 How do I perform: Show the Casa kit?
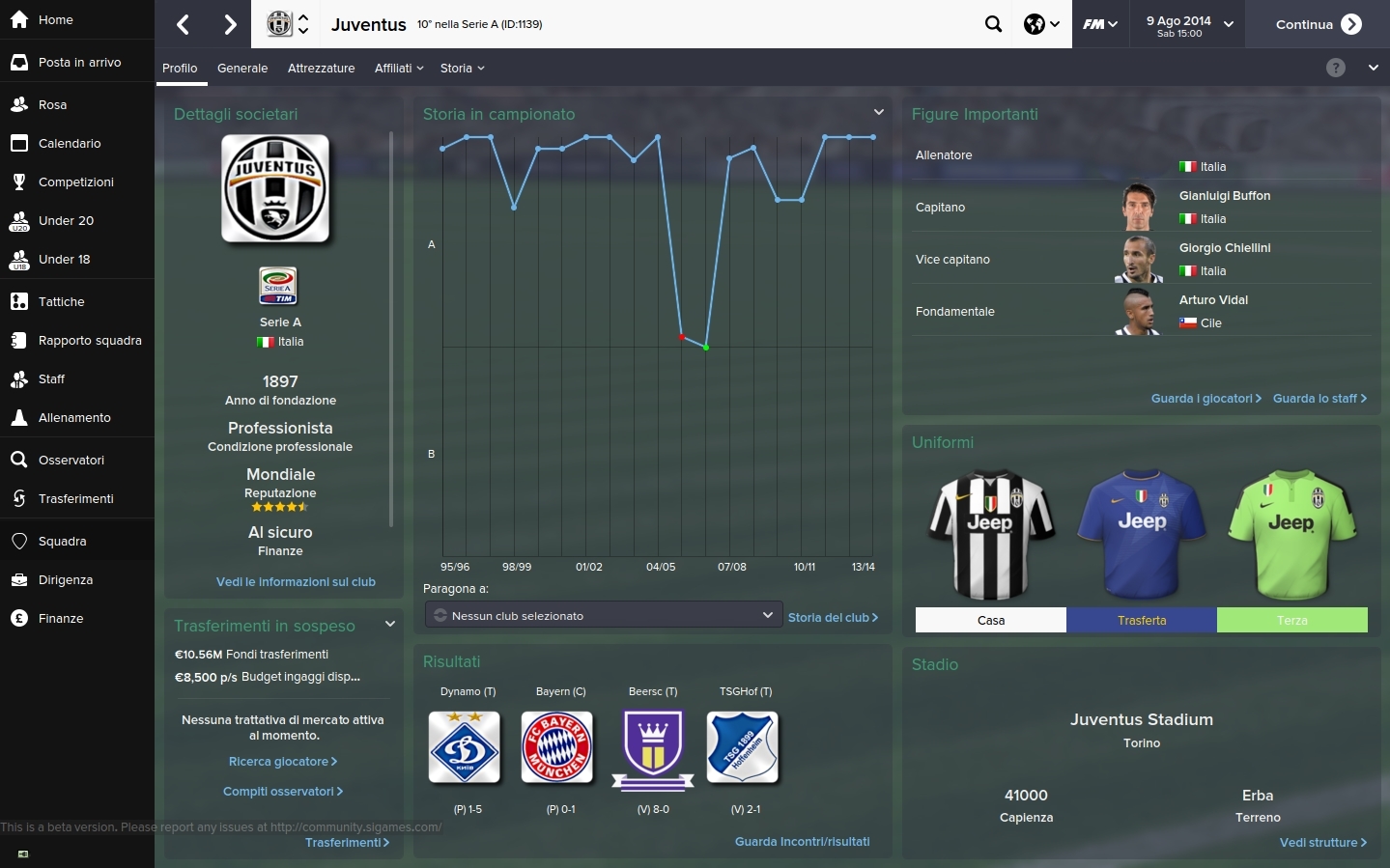(x=990, y=620)
